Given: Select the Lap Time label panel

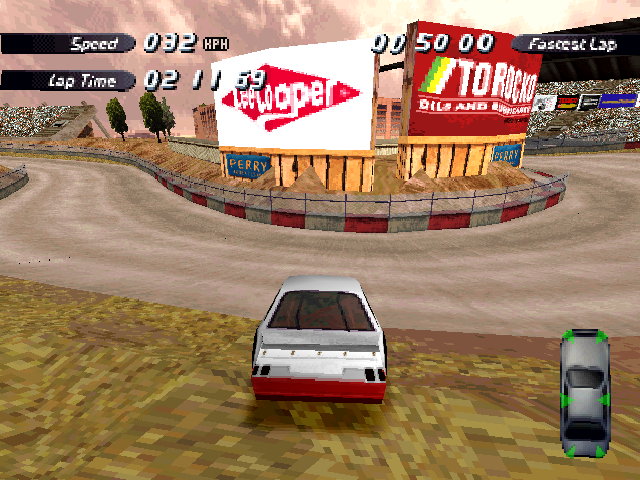Looking at the screenshot, I should (70, 80).
